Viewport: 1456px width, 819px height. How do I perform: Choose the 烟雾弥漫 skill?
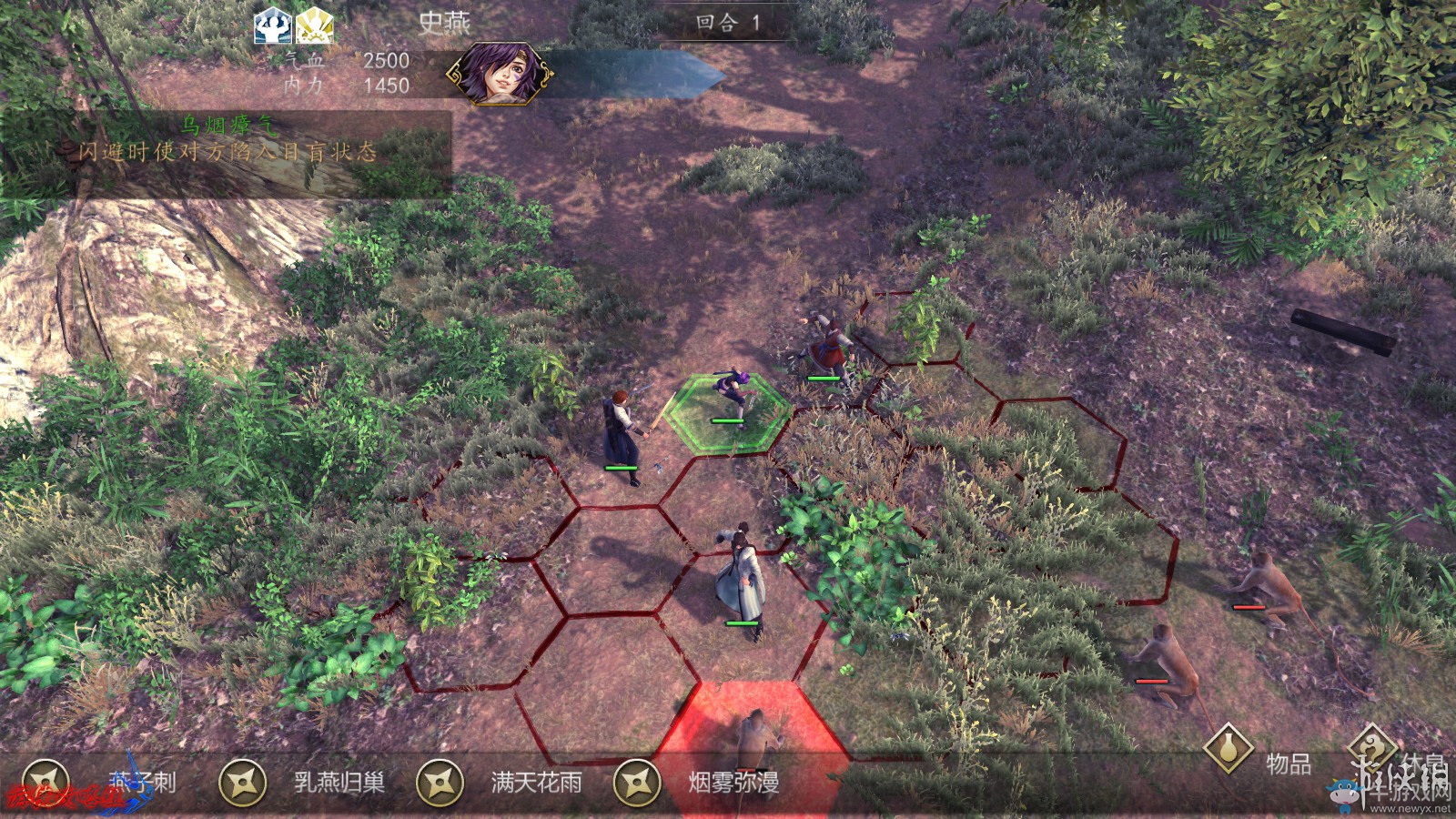637,783
